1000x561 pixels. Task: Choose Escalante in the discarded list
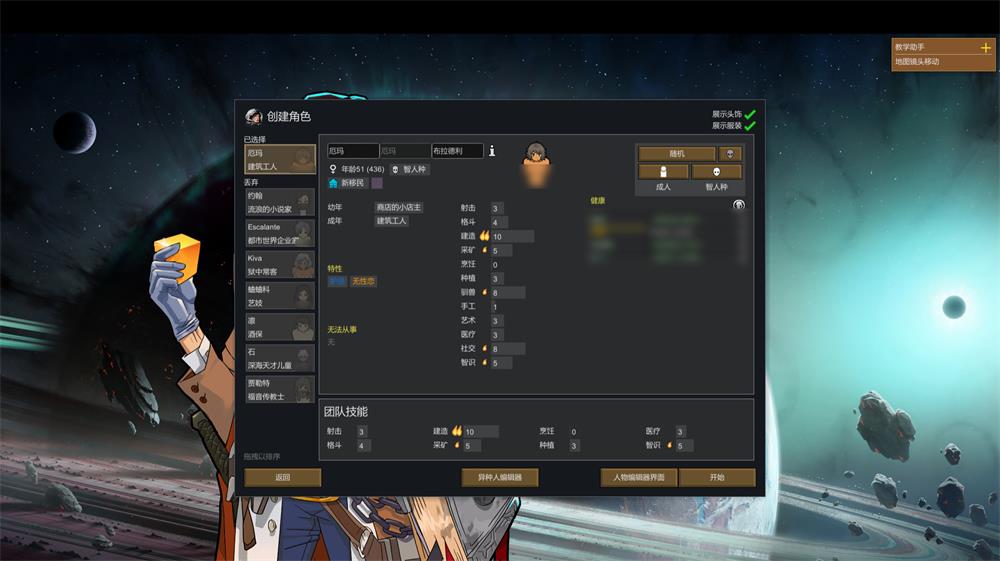point(280,234)
